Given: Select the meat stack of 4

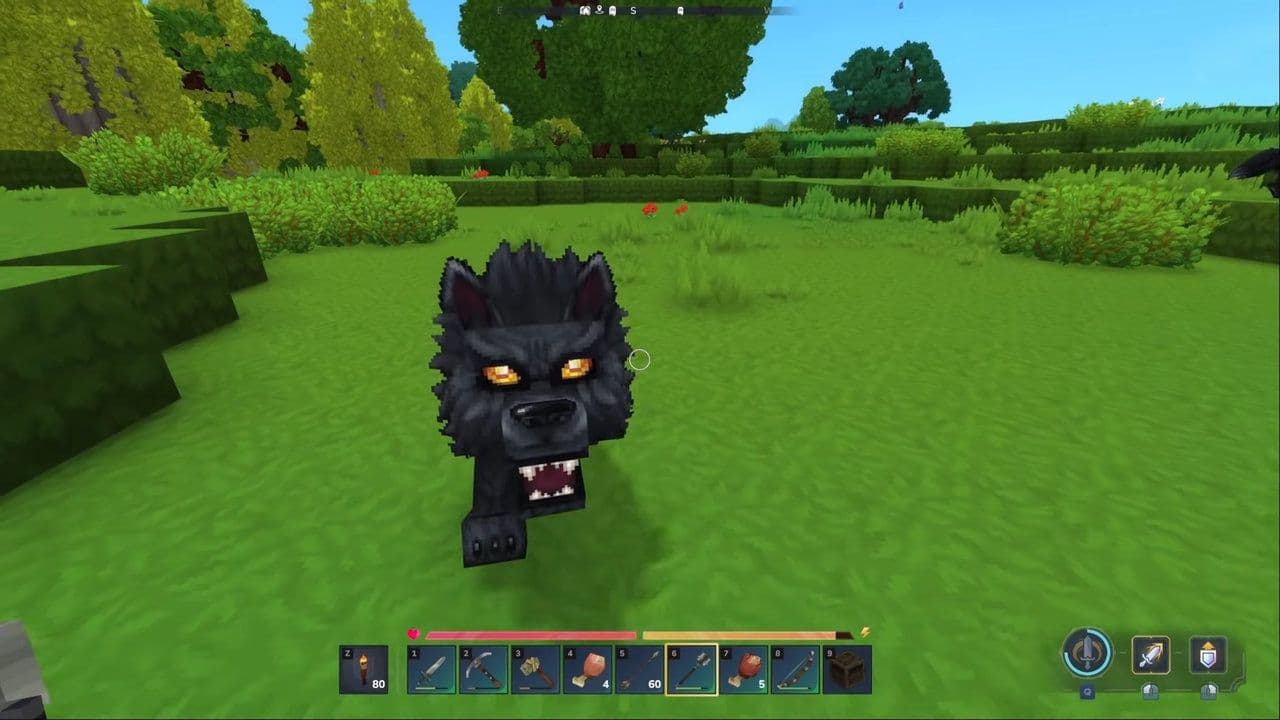Looking at the screenshot, I should [x=587, y=669].
